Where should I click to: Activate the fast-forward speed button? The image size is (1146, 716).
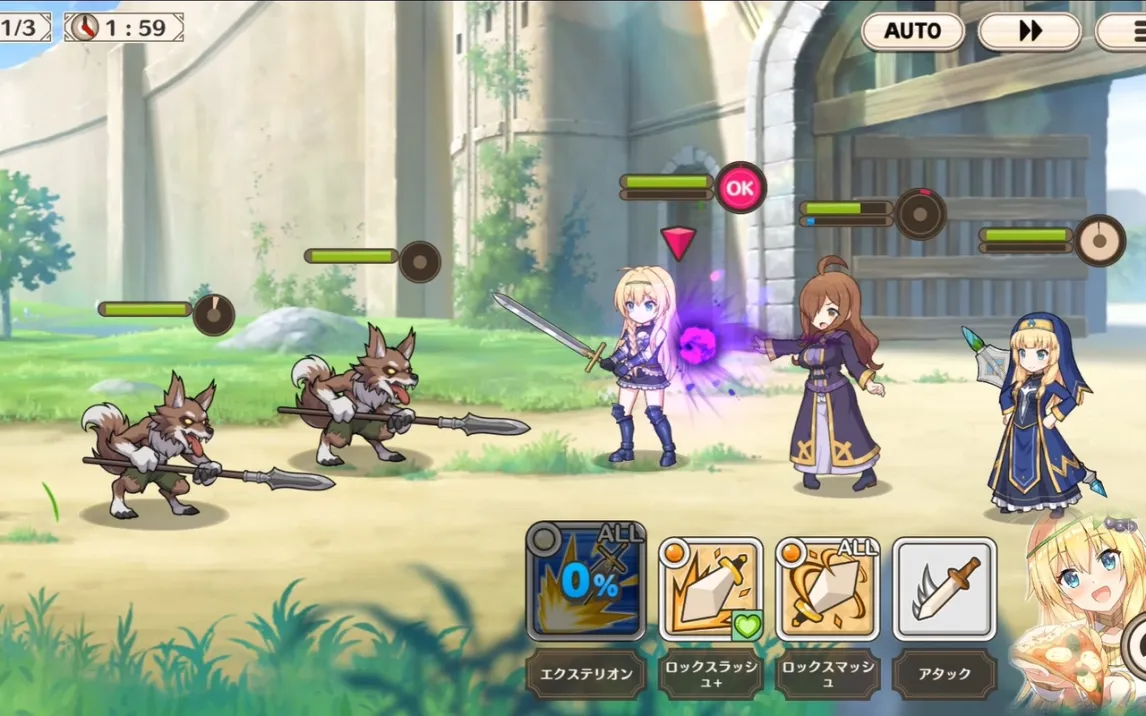point(1029,31)
